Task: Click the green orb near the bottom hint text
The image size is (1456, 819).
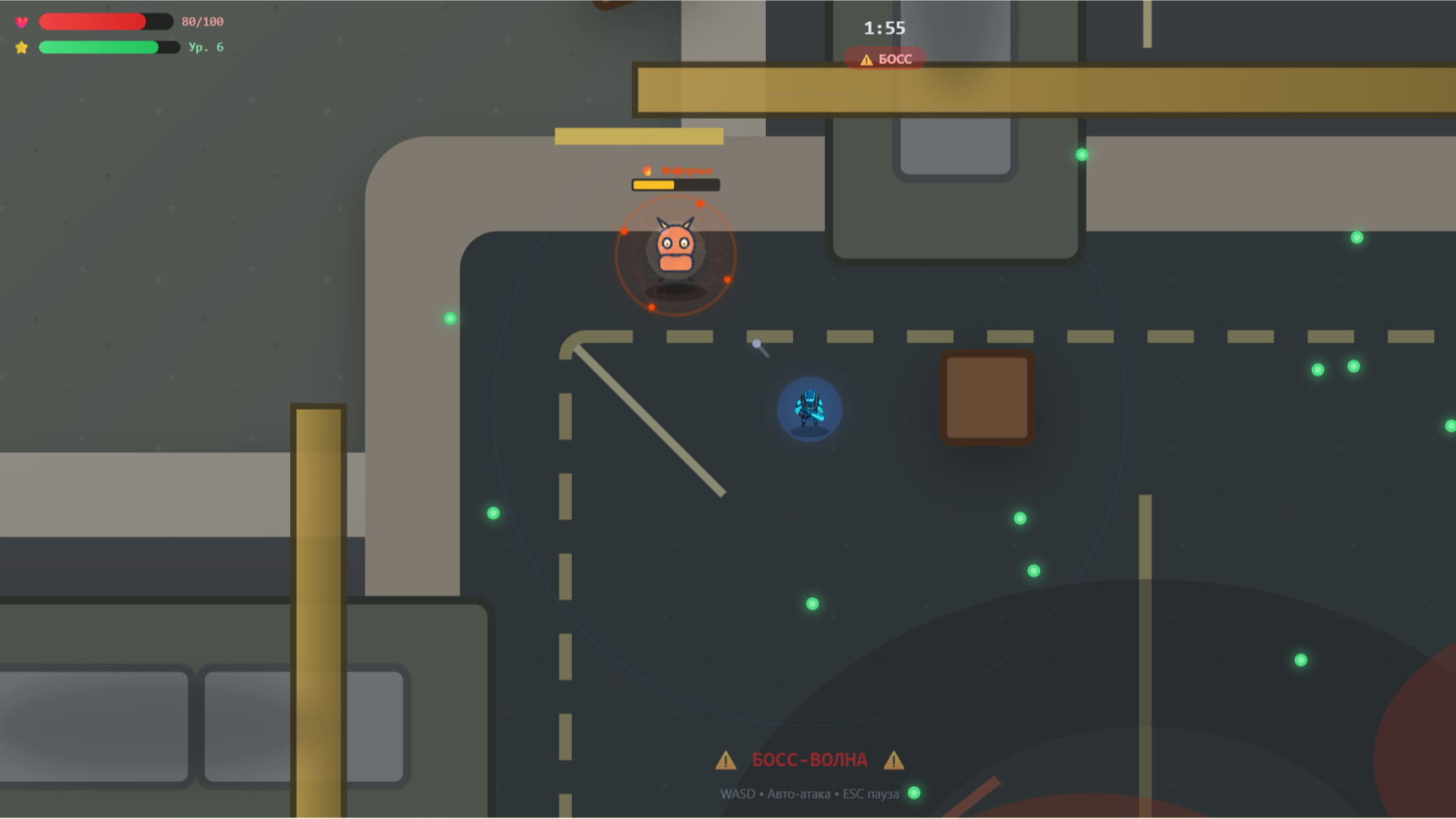Action: coord(914,792)
